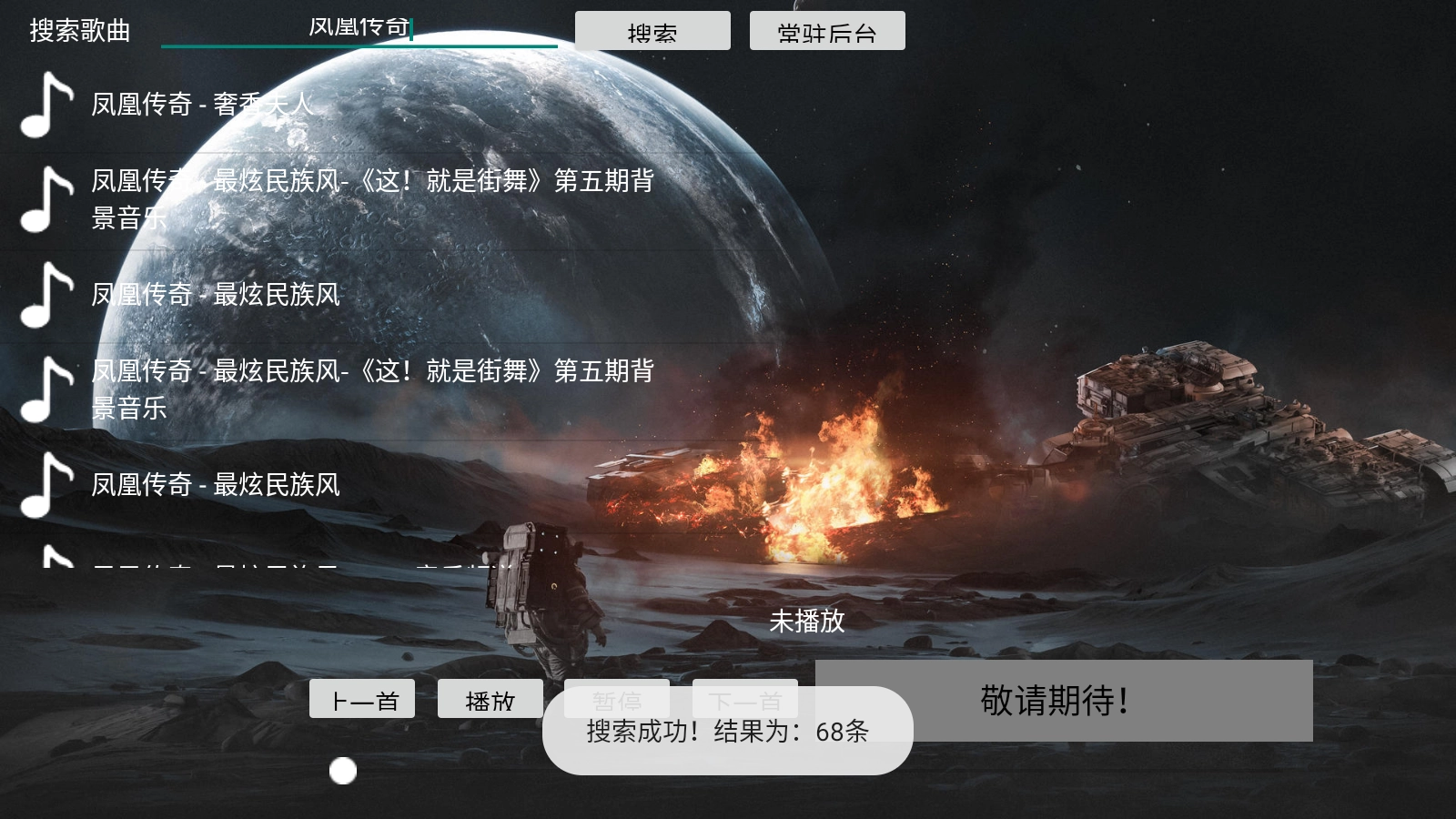Select the third result 最炫民族风
1456x819 pixels.
(215, 296)
